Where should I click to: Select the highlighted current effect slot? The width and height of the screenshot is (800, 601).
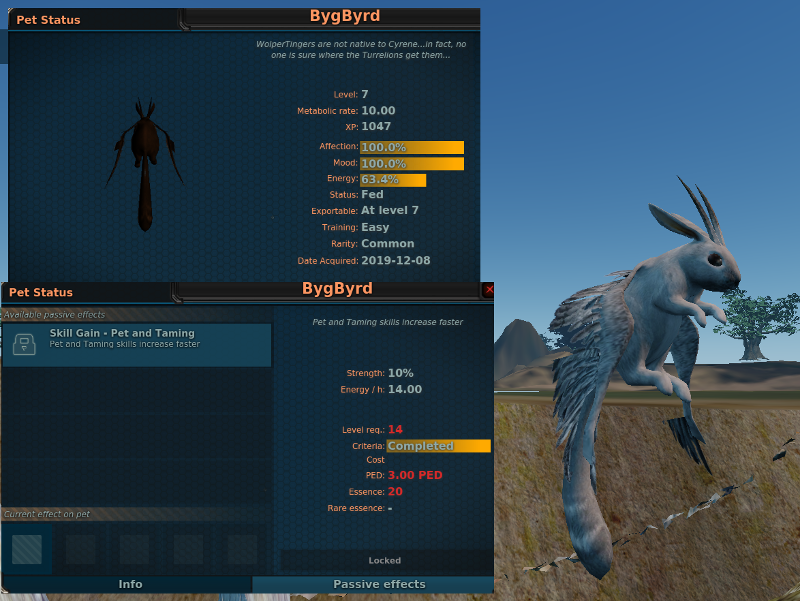click(x=27, y=549)
